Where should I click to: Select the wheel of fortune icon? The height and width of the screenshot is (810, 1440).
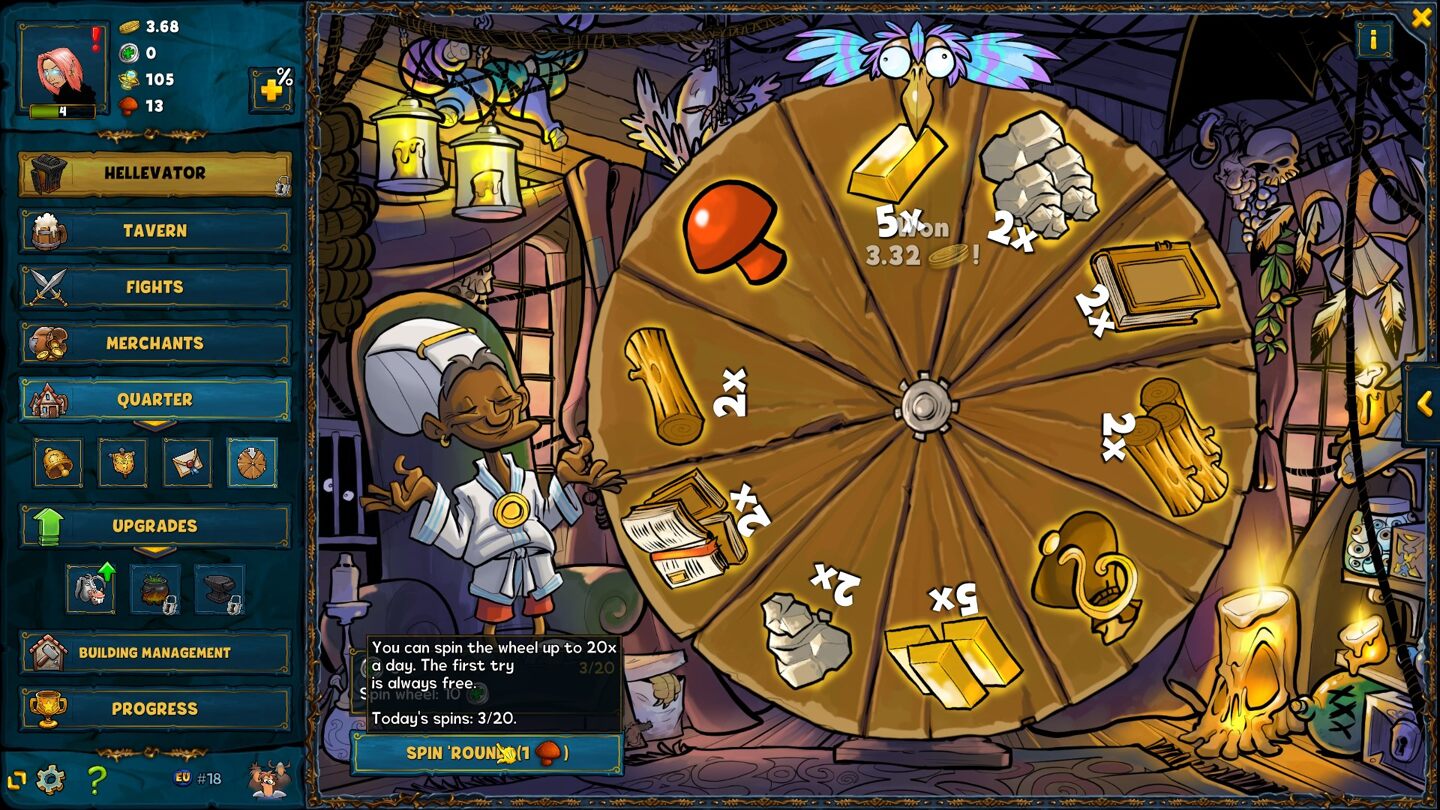(252, 463)
